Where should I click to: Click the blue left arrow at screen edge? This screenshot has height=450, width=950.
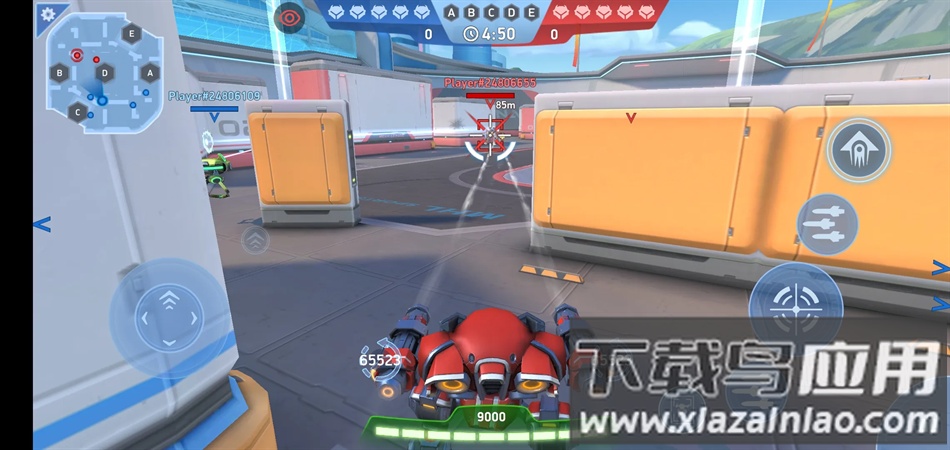(41, 225)
